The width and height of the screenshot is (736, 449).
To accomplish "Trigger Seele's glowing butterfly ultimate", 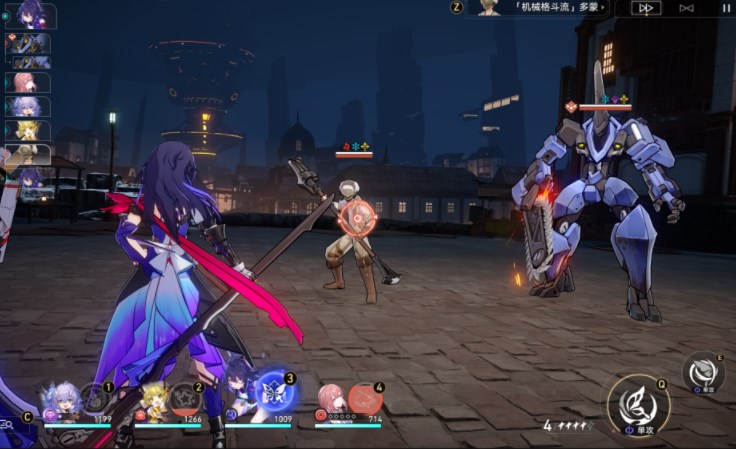I will point(275,392).
